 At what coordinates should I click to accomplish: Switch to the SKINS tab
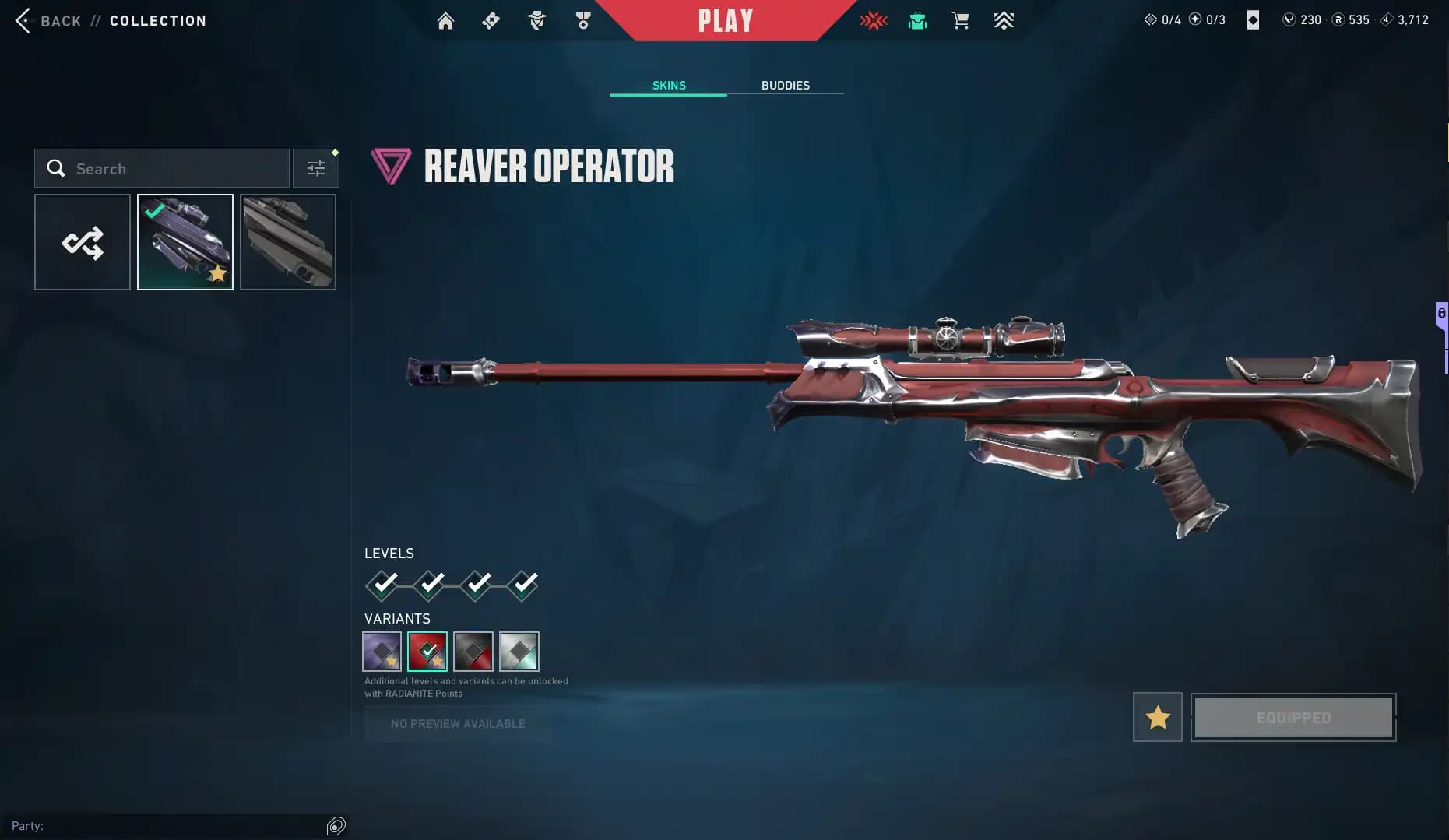tap(668, 86)
